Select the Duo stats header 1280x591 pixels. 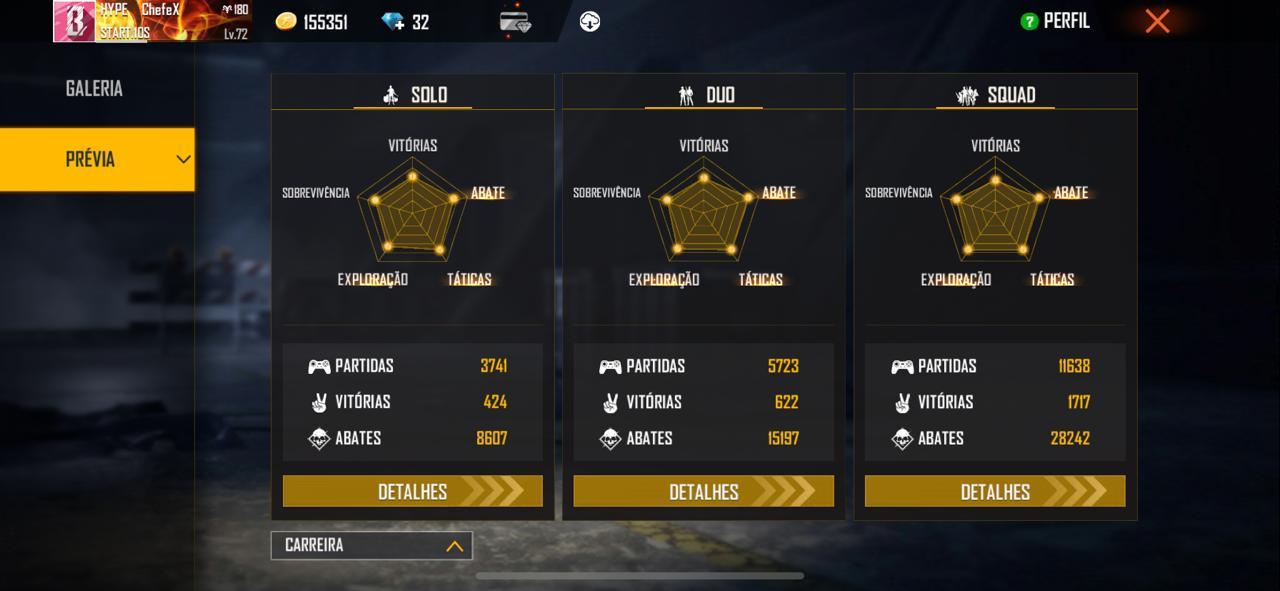[706, 95]
